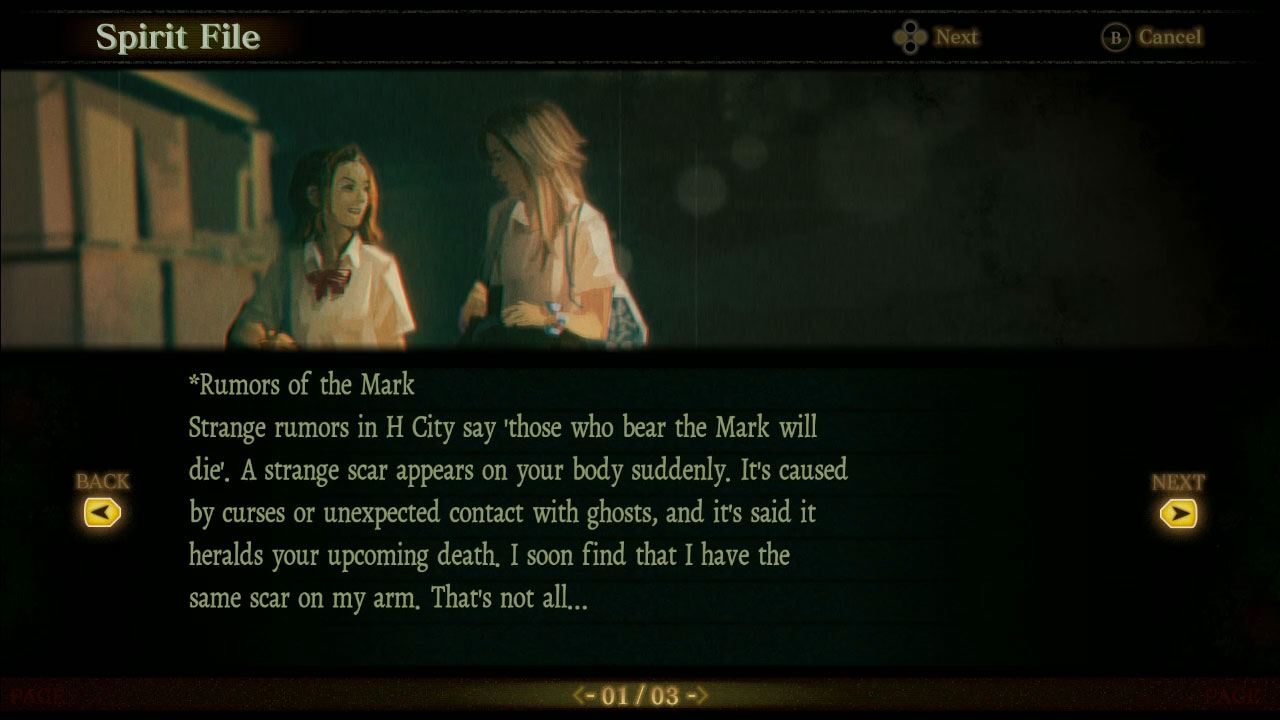Go back to the previous Spirit File page

click(x=103, y=512)
